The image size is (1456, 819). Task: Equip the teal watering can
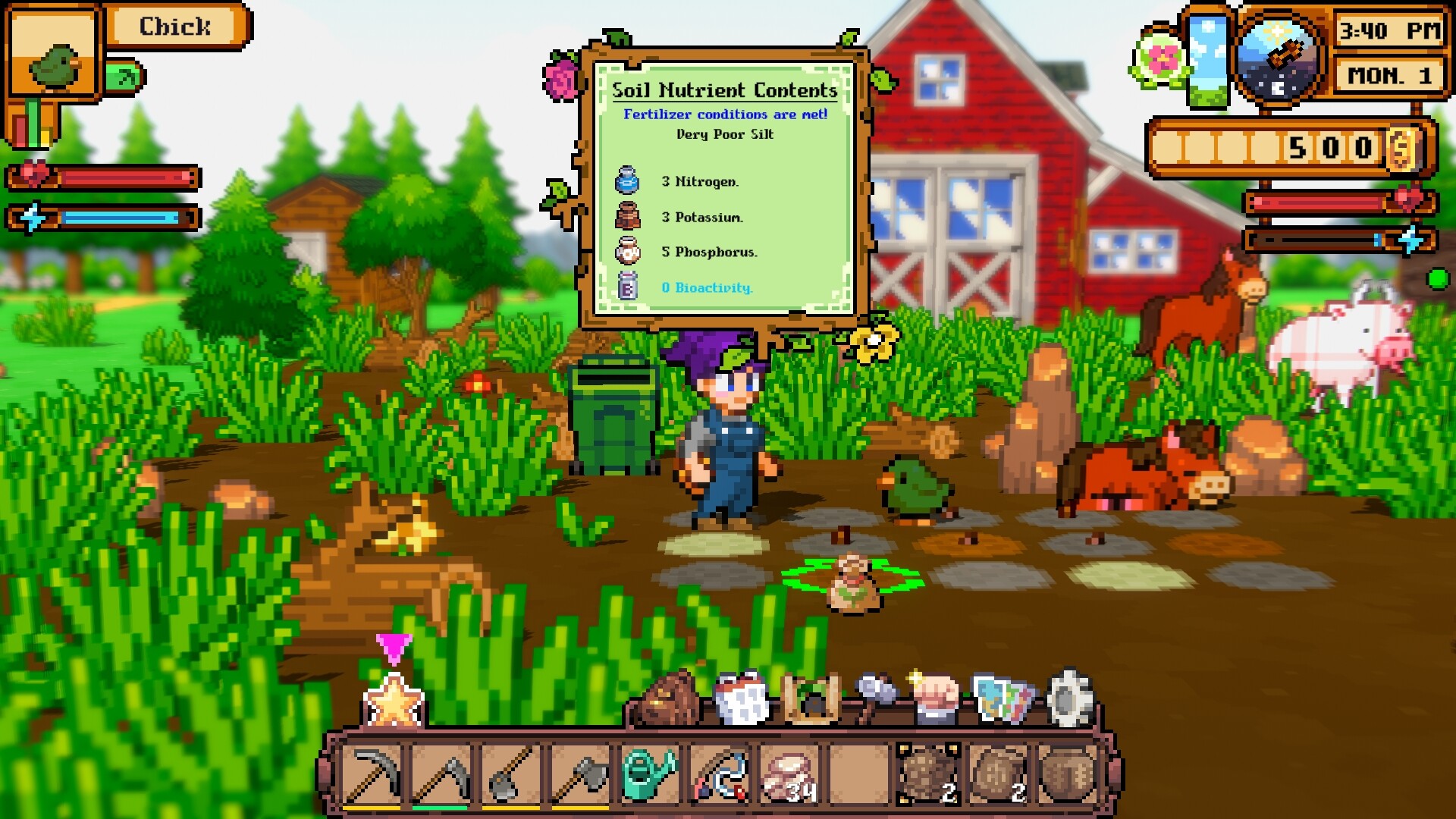[649, 773]
